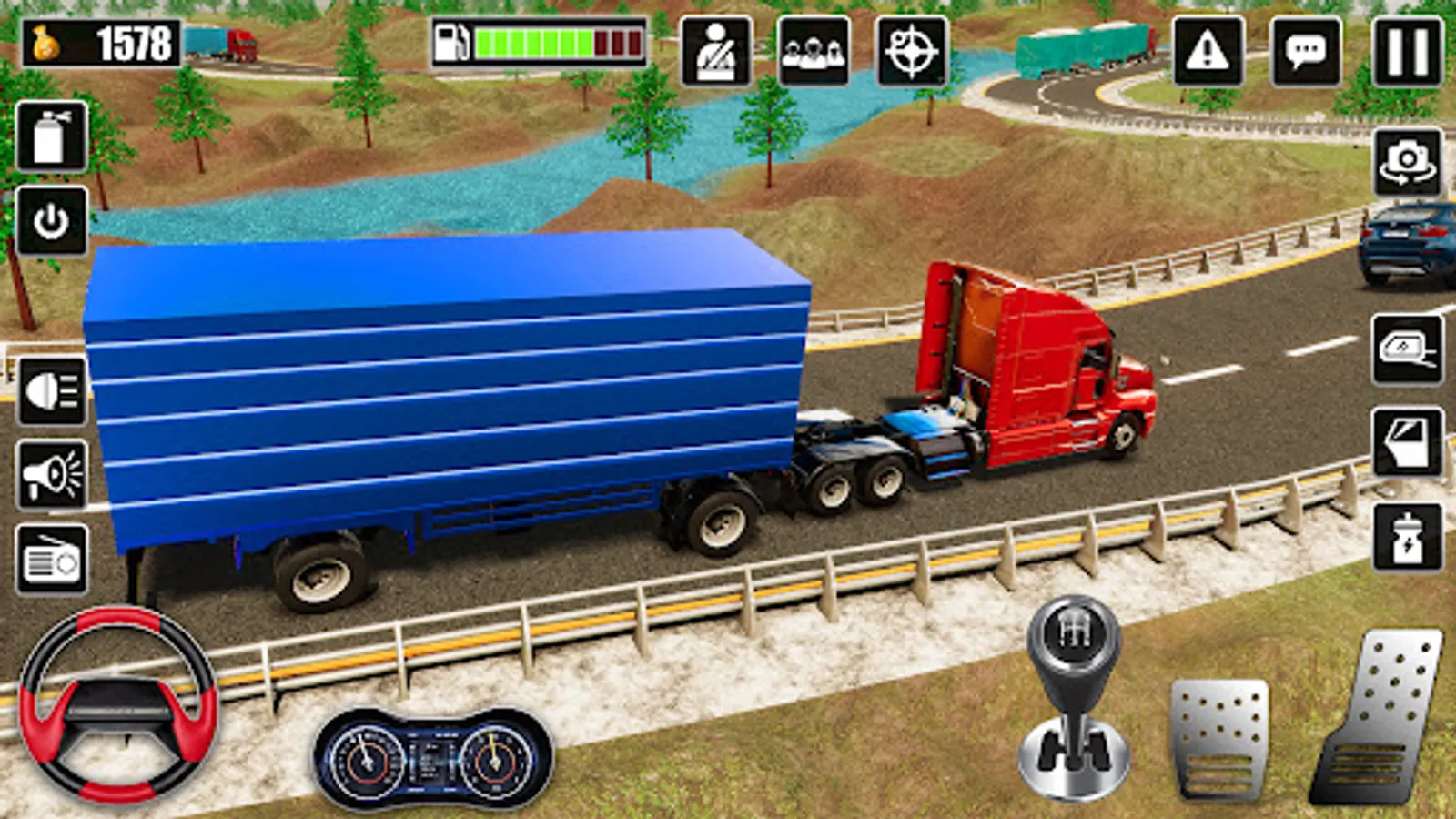Turn on the headlights

tap(52, 391)
